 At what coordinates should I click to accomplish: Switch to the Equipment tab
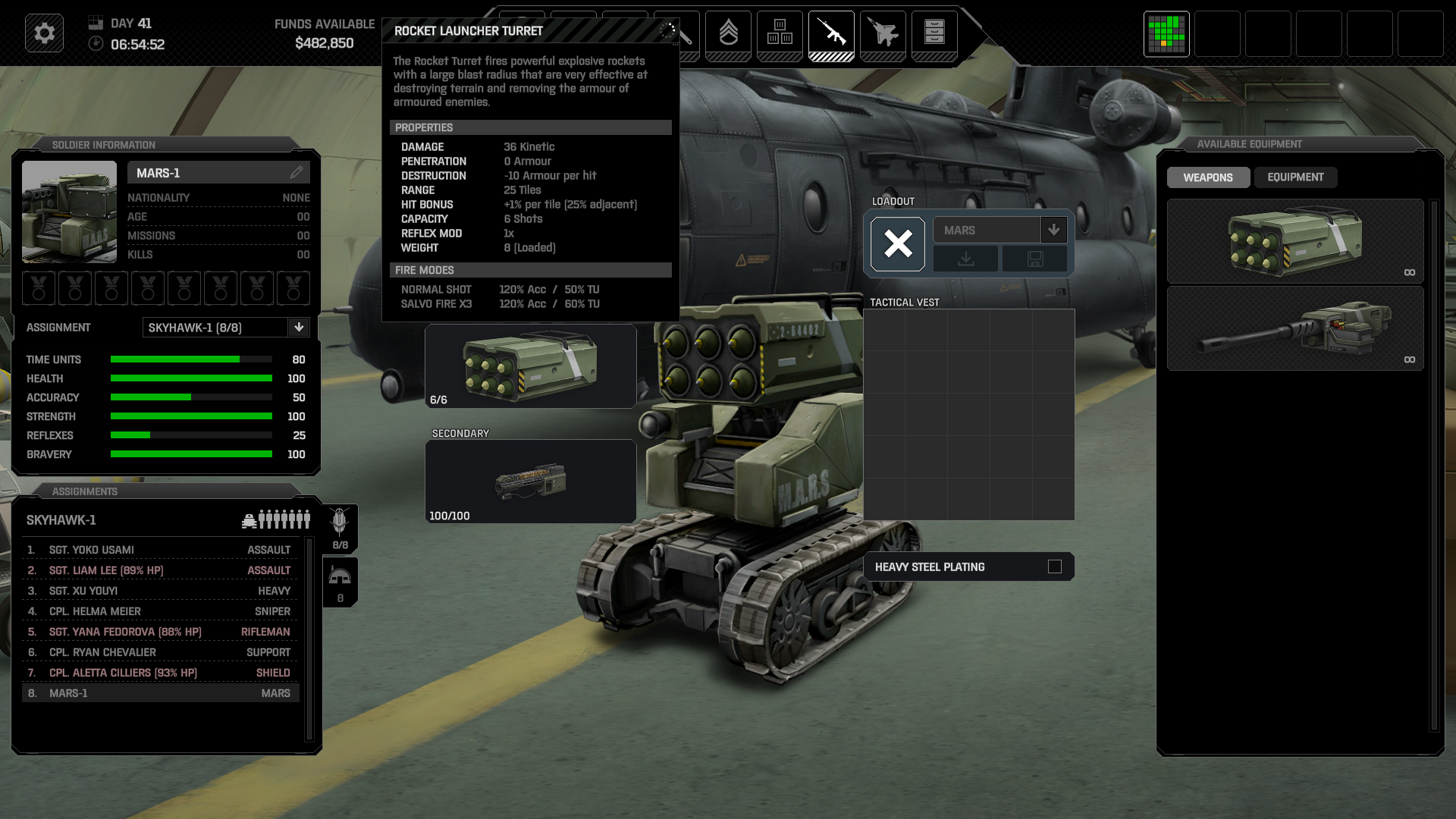tap(1295, 177)
